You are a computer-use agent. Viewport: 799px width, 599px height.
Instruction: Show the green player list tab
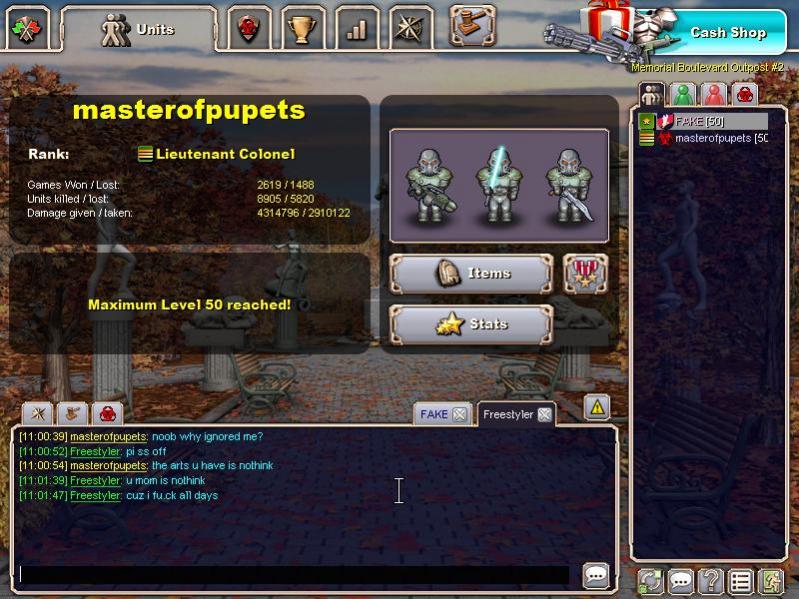[x=683, y=95]
